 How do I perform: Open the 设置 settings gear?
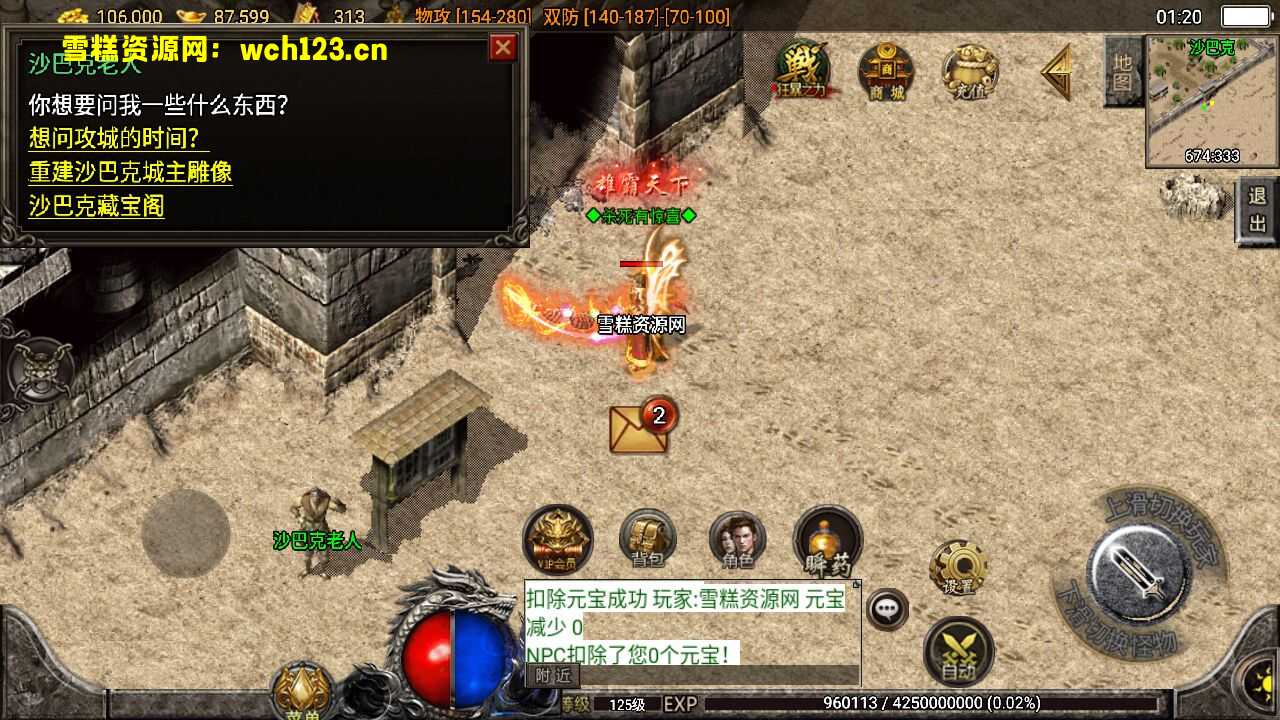coord(958,568)
